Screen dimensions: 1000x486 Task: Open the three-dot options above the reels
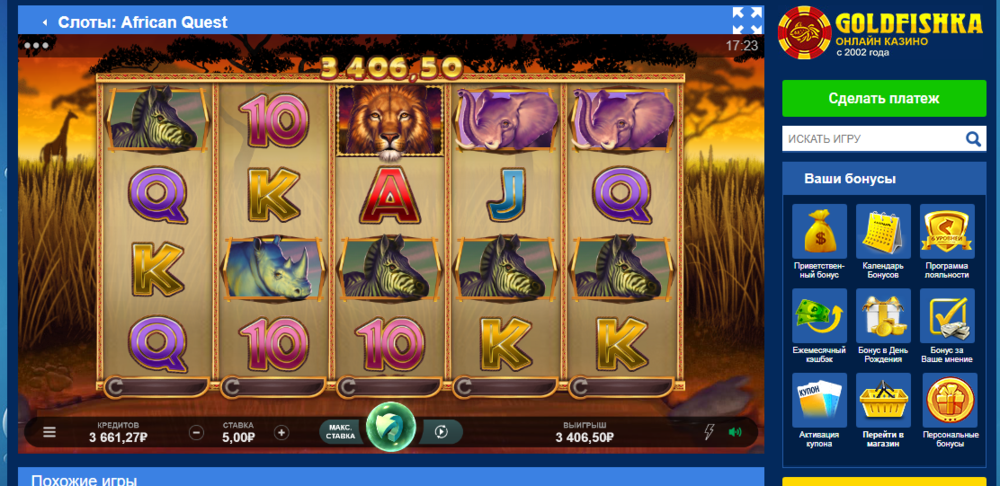[x=36, y=45]
